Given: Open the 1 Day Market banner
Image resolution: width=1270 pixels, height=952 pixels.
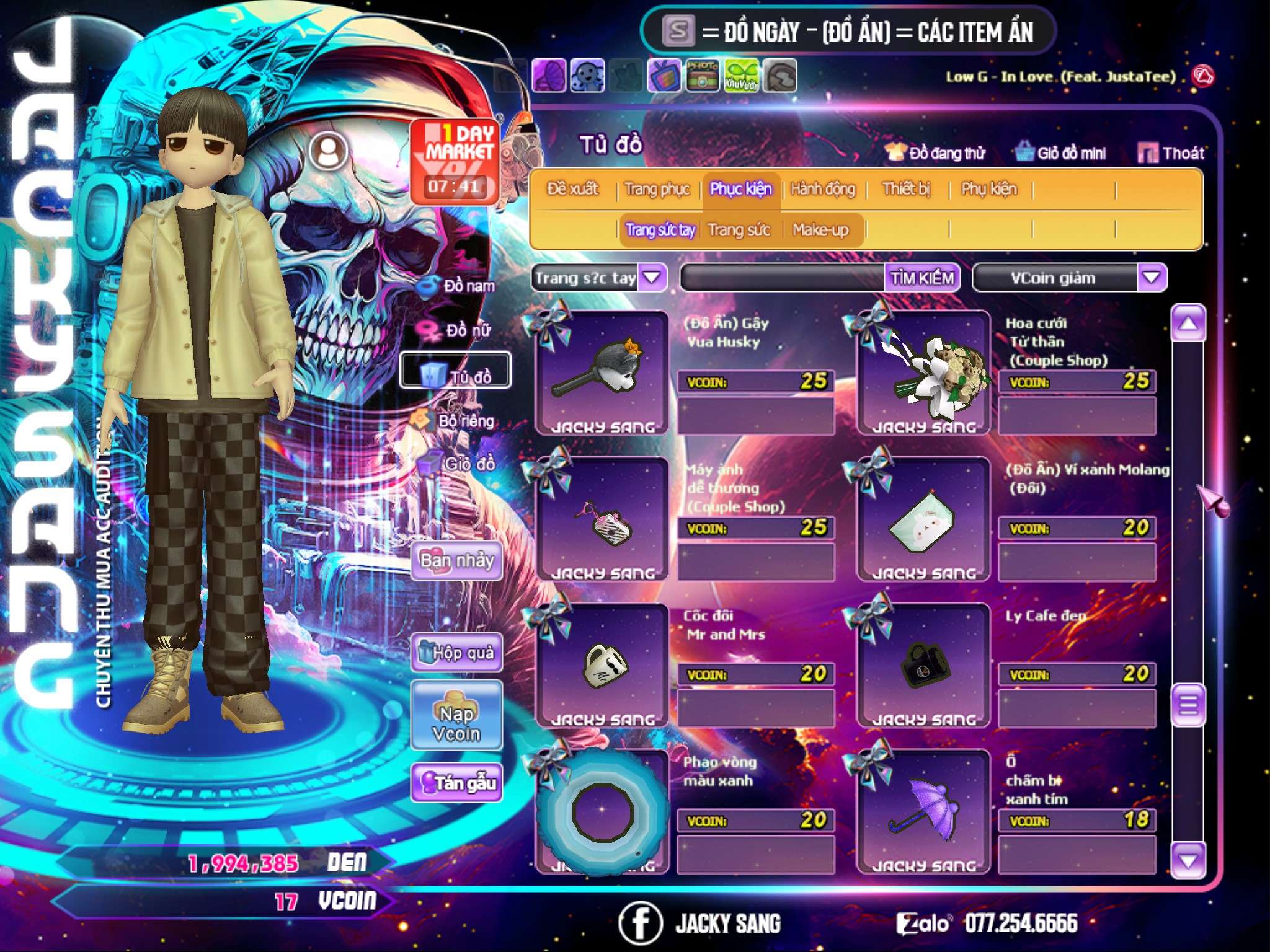Looking at the screenshot, I should [455, 161].
